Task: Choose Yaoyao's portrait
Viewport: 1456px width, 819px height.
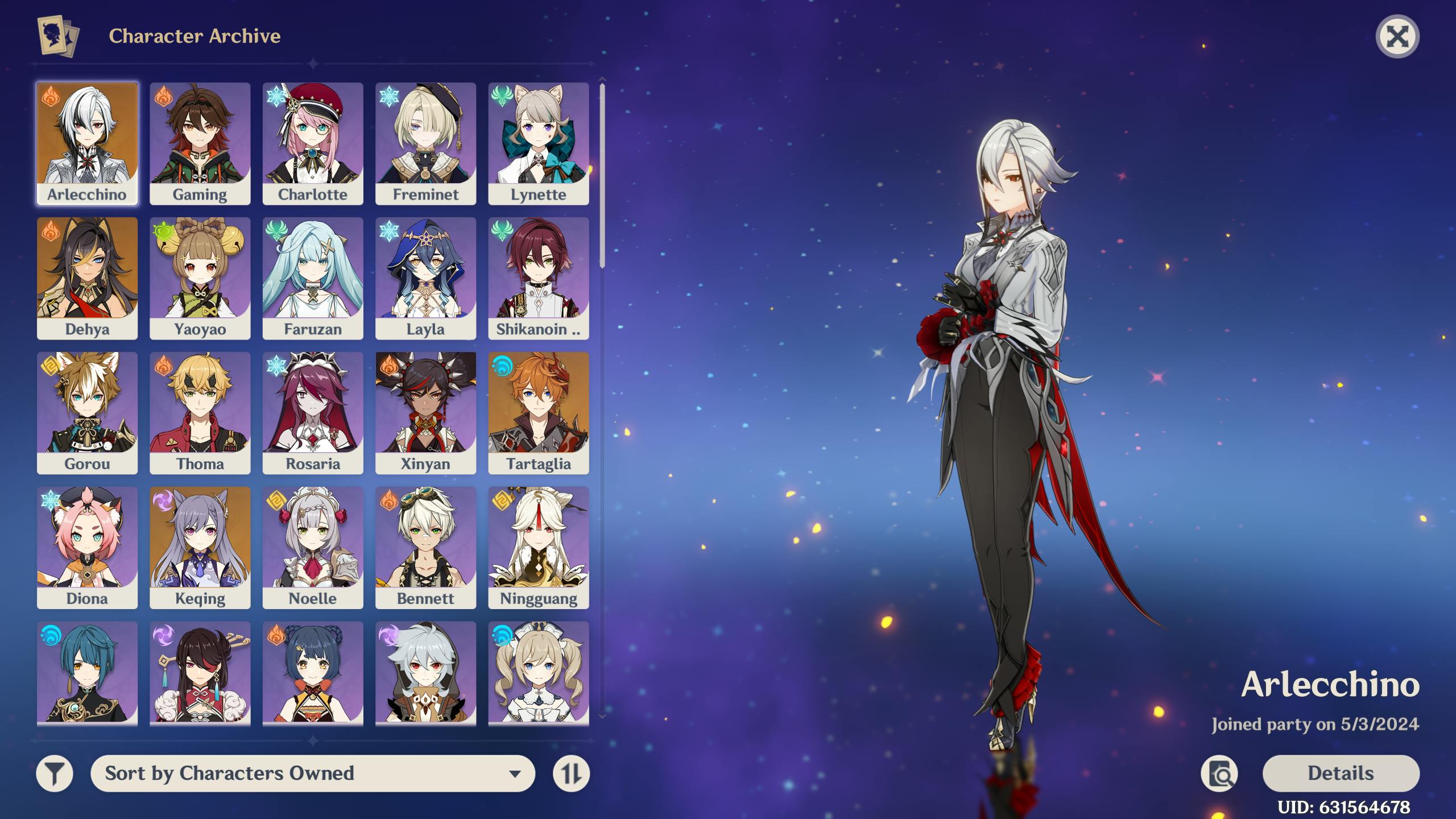Action: (200, 278)
